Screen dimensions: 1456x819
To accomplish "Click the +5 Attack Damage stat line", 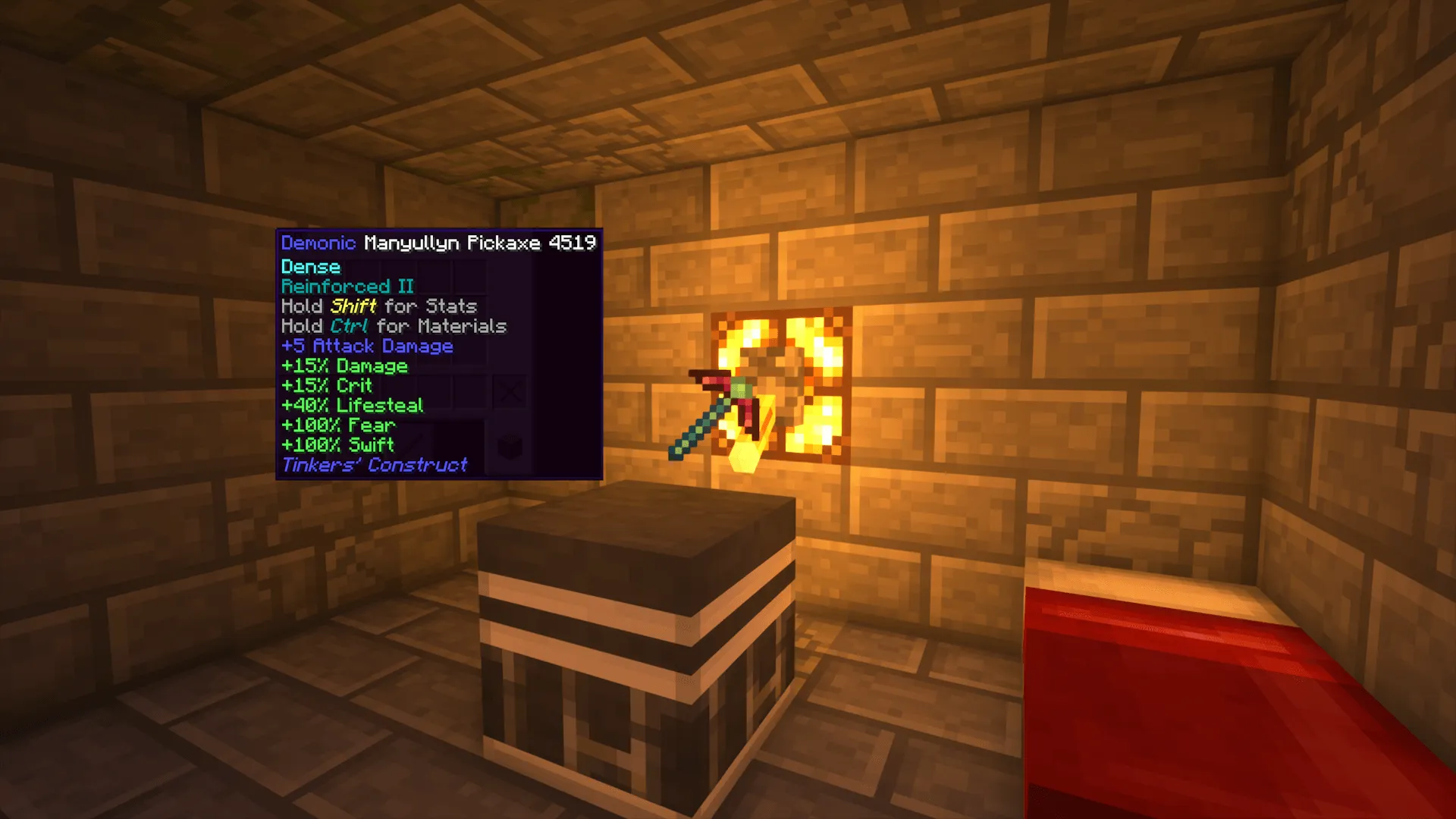I will coord(367,346).
